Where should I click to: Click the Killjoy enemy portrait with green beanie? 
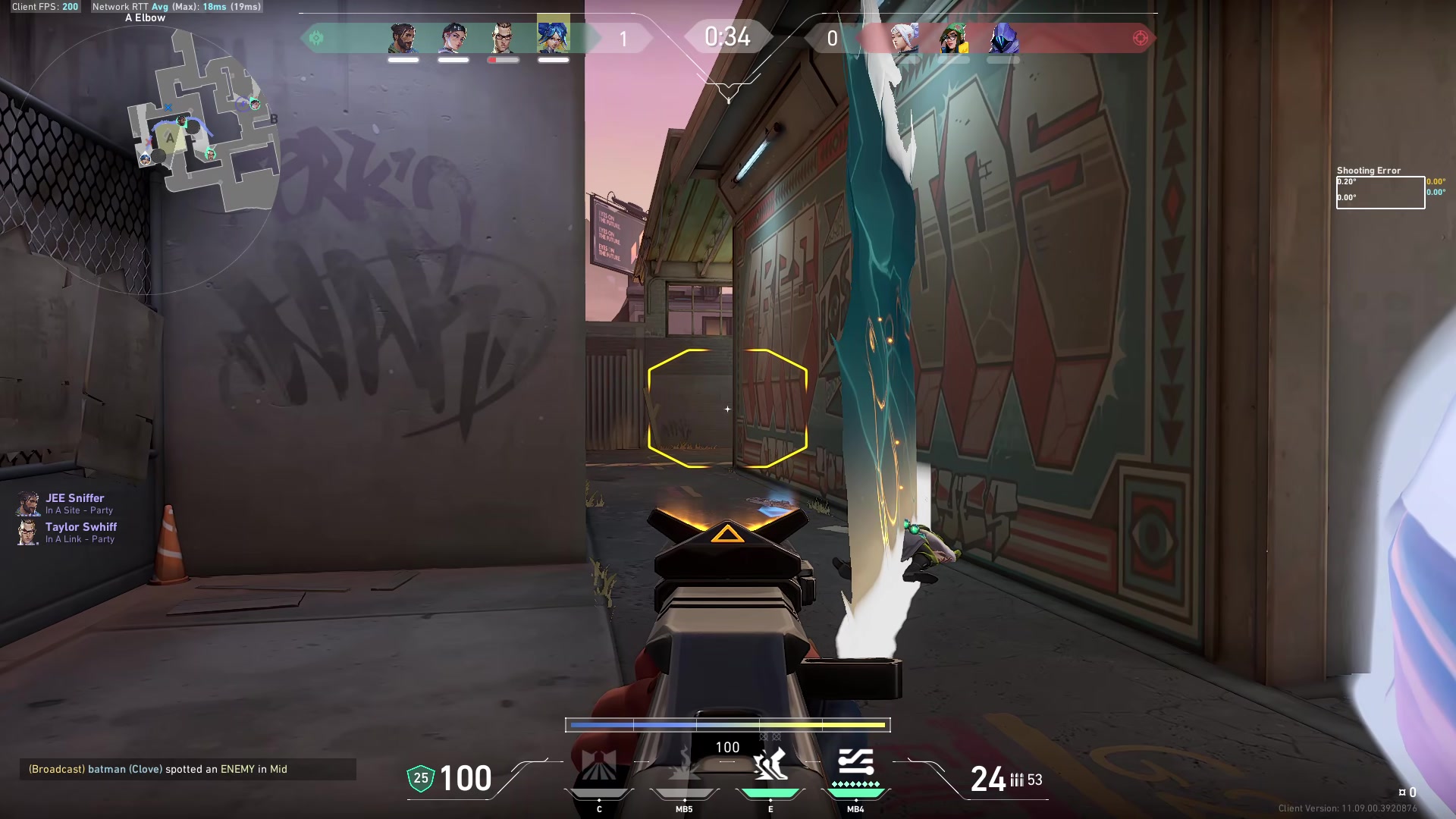point(953,38)
